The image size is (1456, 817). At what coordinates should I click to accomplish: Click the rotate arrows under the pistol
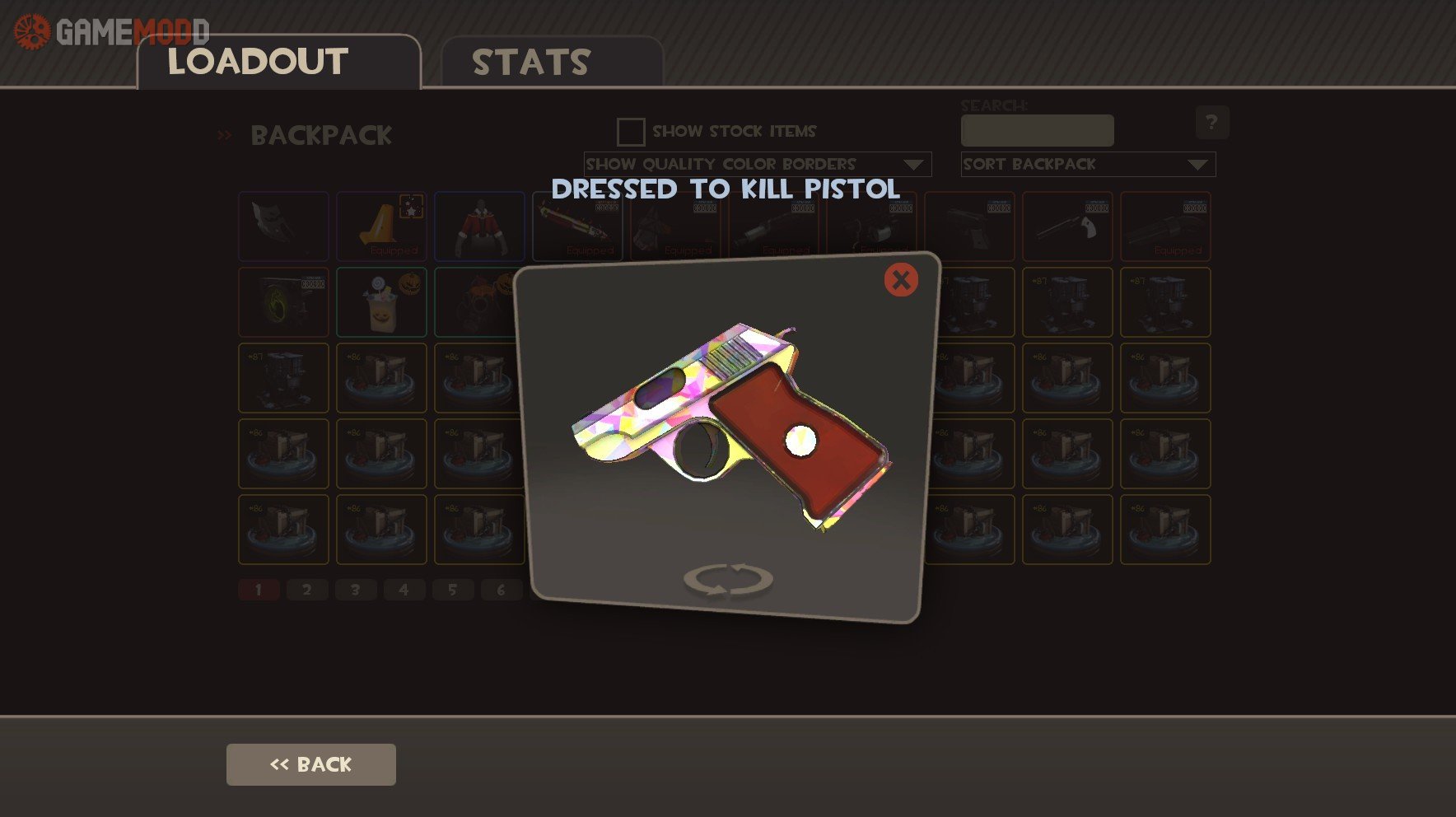point(728,579)
